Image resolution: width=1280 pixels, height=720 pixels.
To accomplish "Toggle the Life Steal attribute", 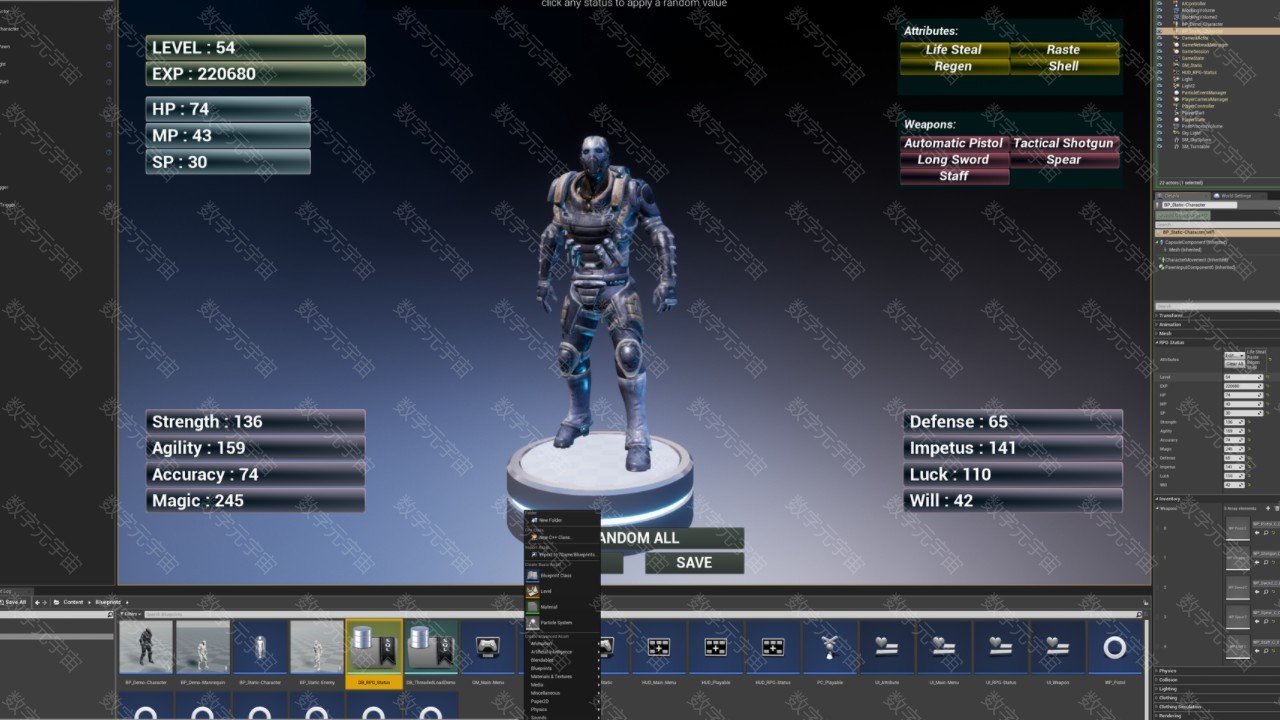I will (x=954, y=50).
